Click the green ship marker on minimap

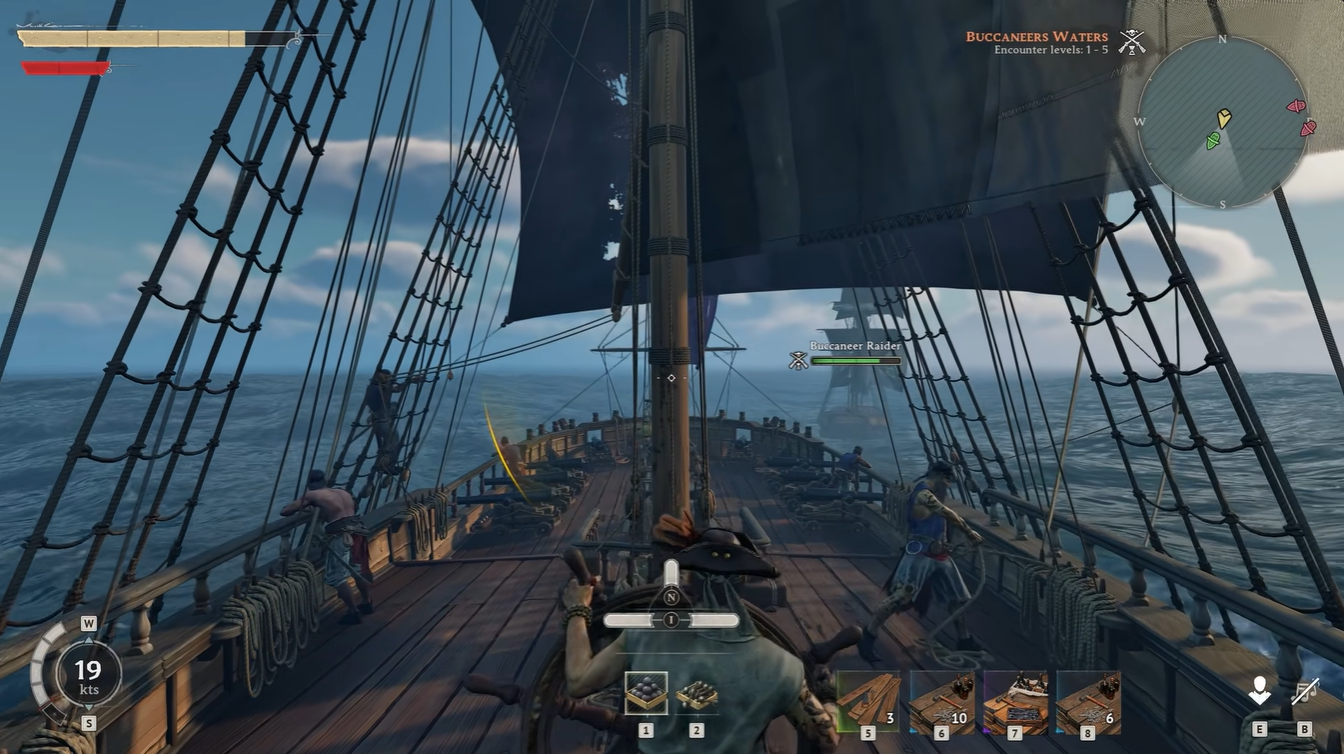click(x=1213, y=140)
